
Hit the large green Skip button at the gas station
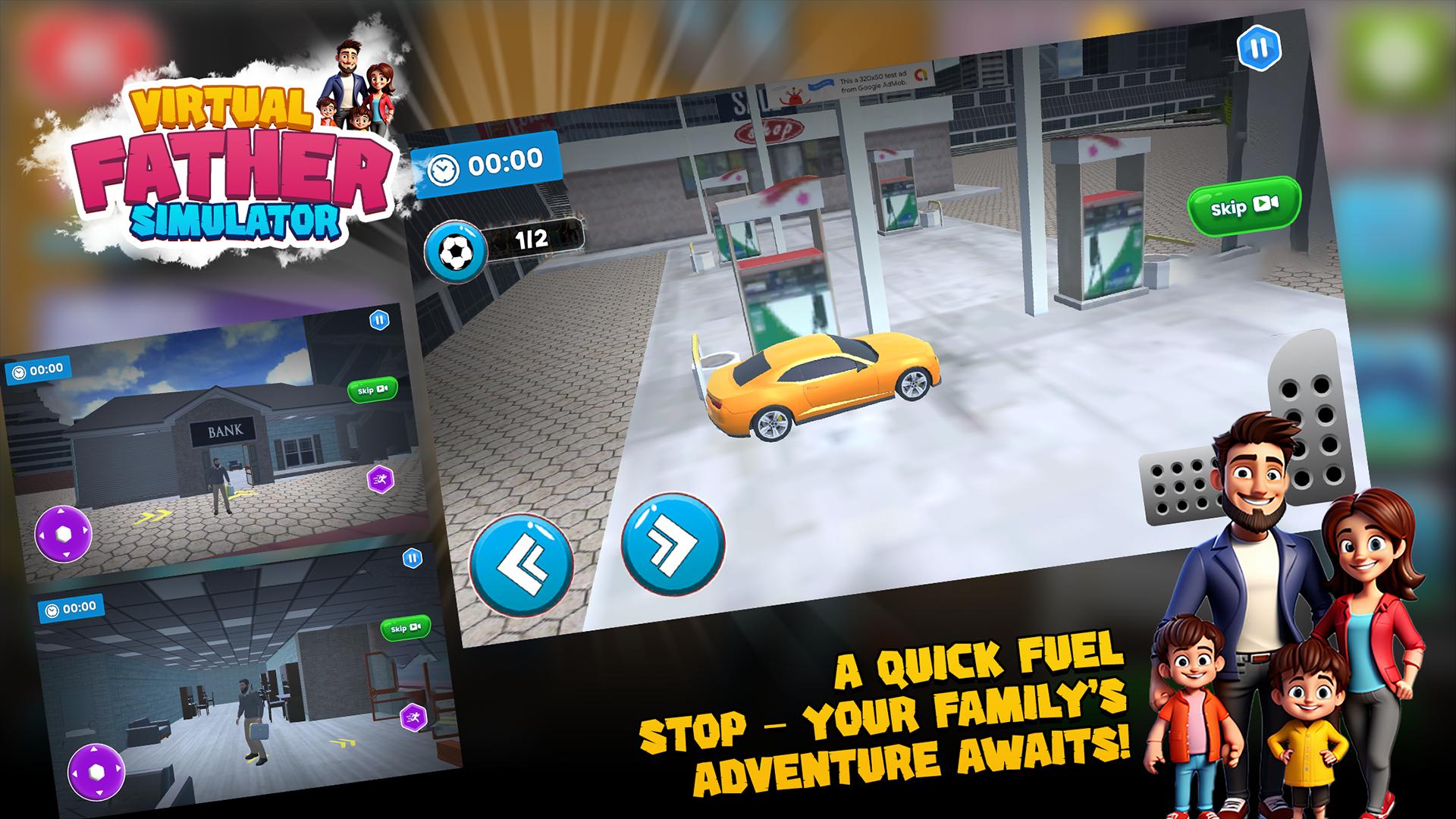(x=1244, y=205)
